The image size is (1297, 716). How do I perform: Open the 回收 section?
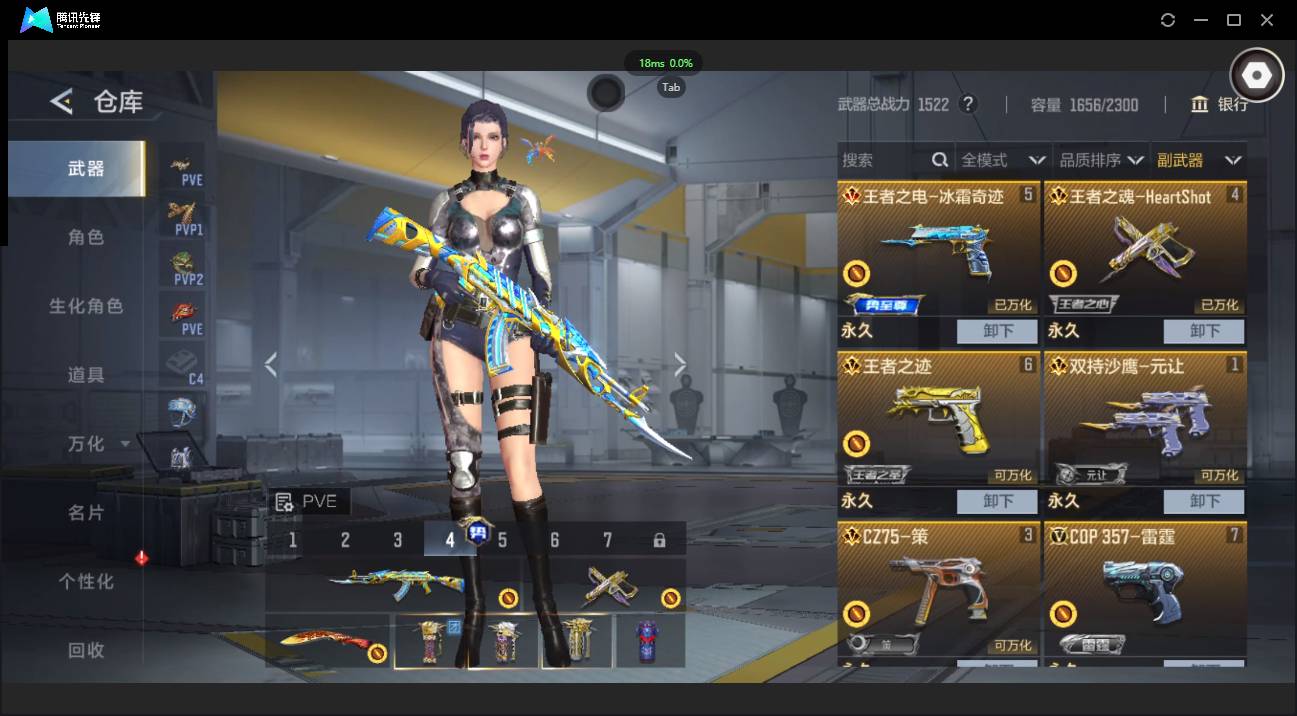point(86,650)
